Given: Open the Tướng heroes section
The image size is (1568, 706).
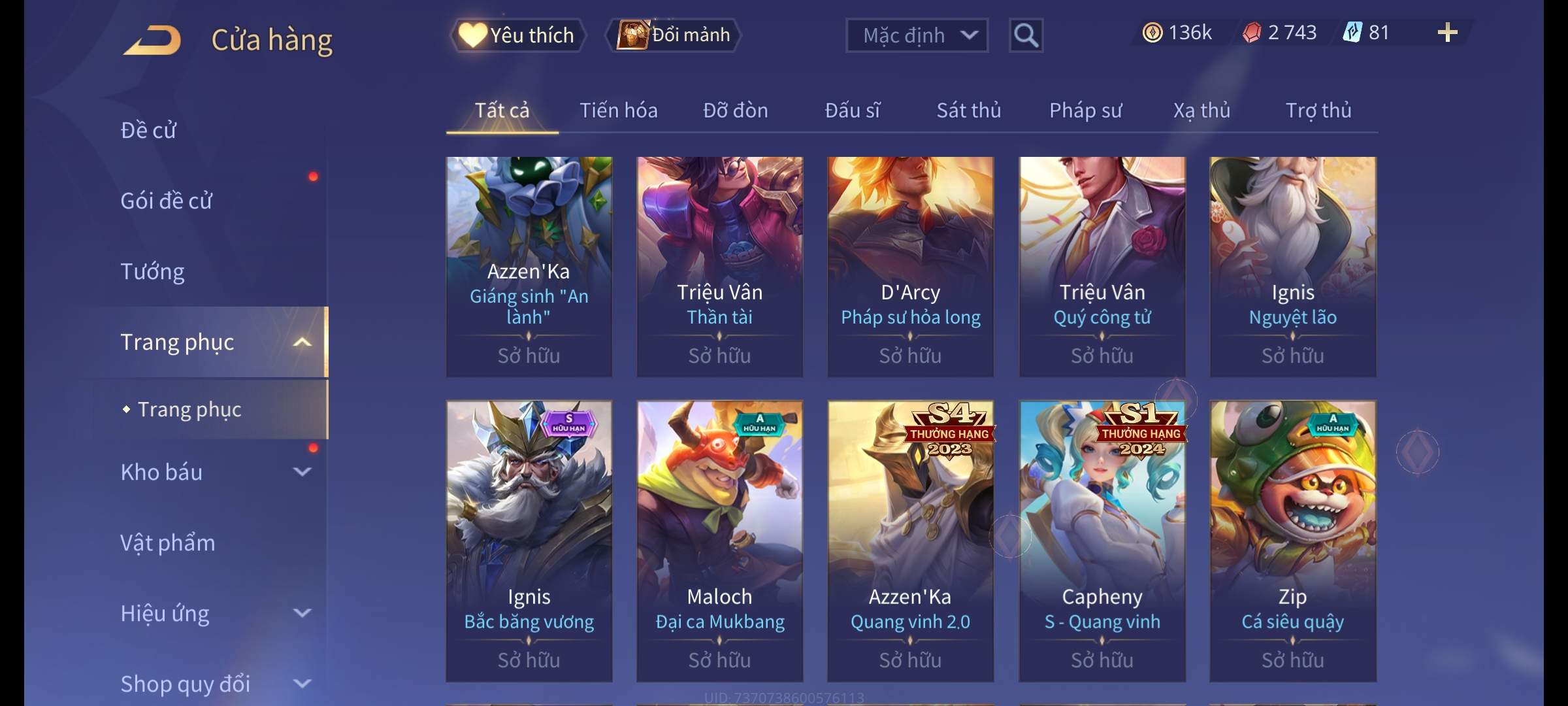Looking at the screenshot, I should 152,271.
